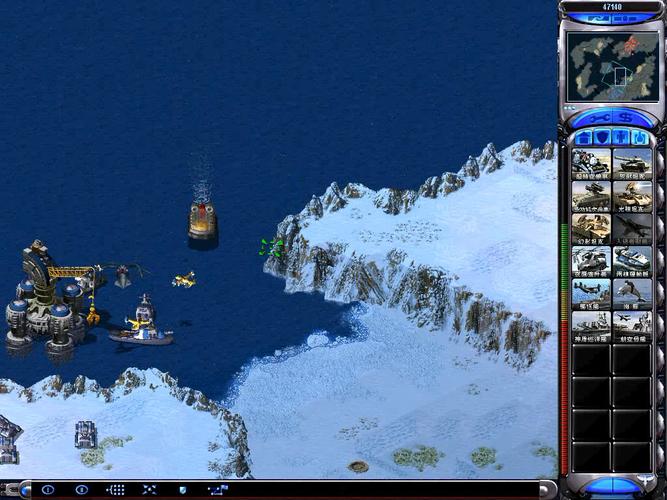Select the shield guard command icon
667x500 pixels.
pyautogui.click(x=182, y=490)
